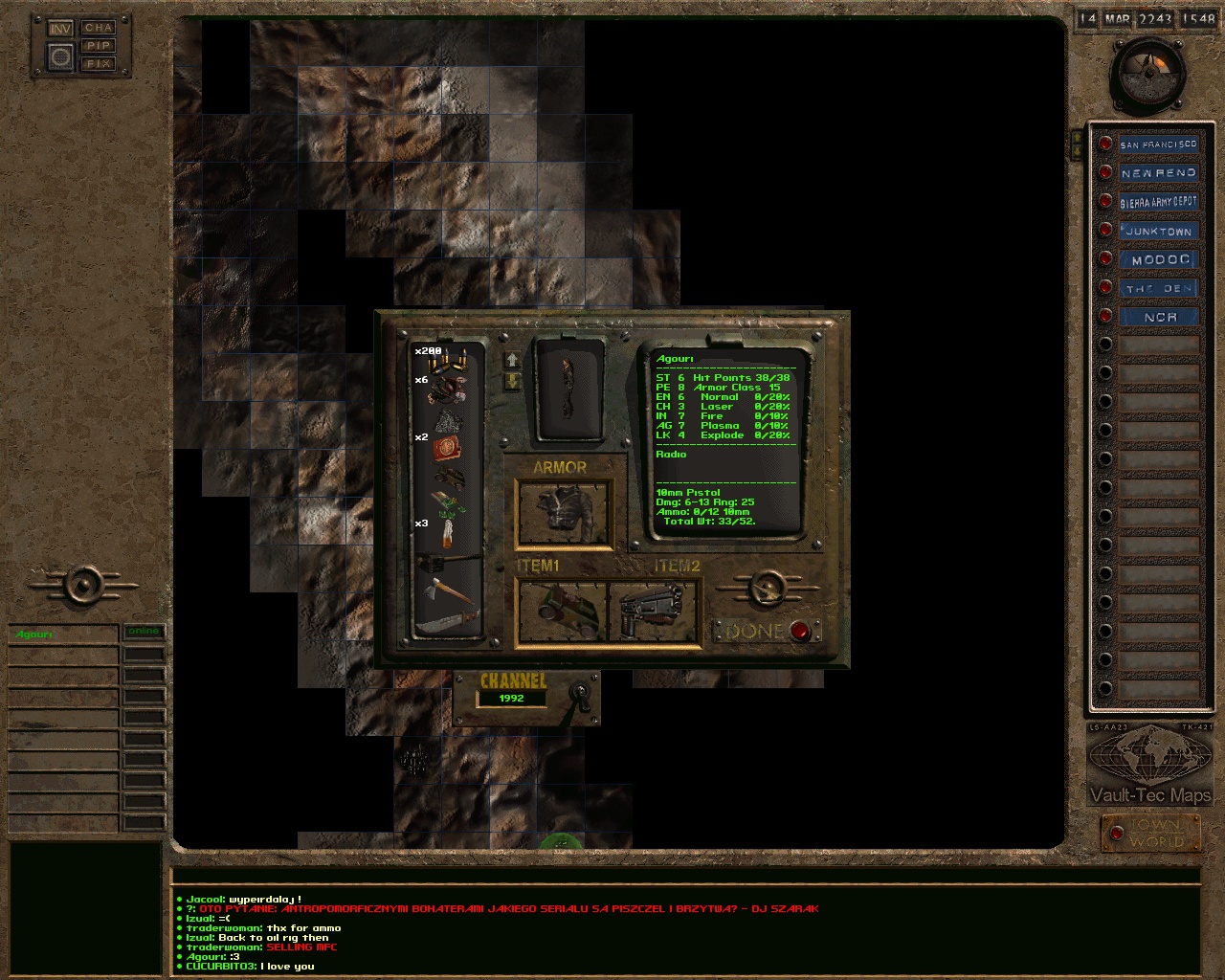Open the PIP Pip-Boy button
This screenshot has height=980, width=1225.
pos(98,46)
